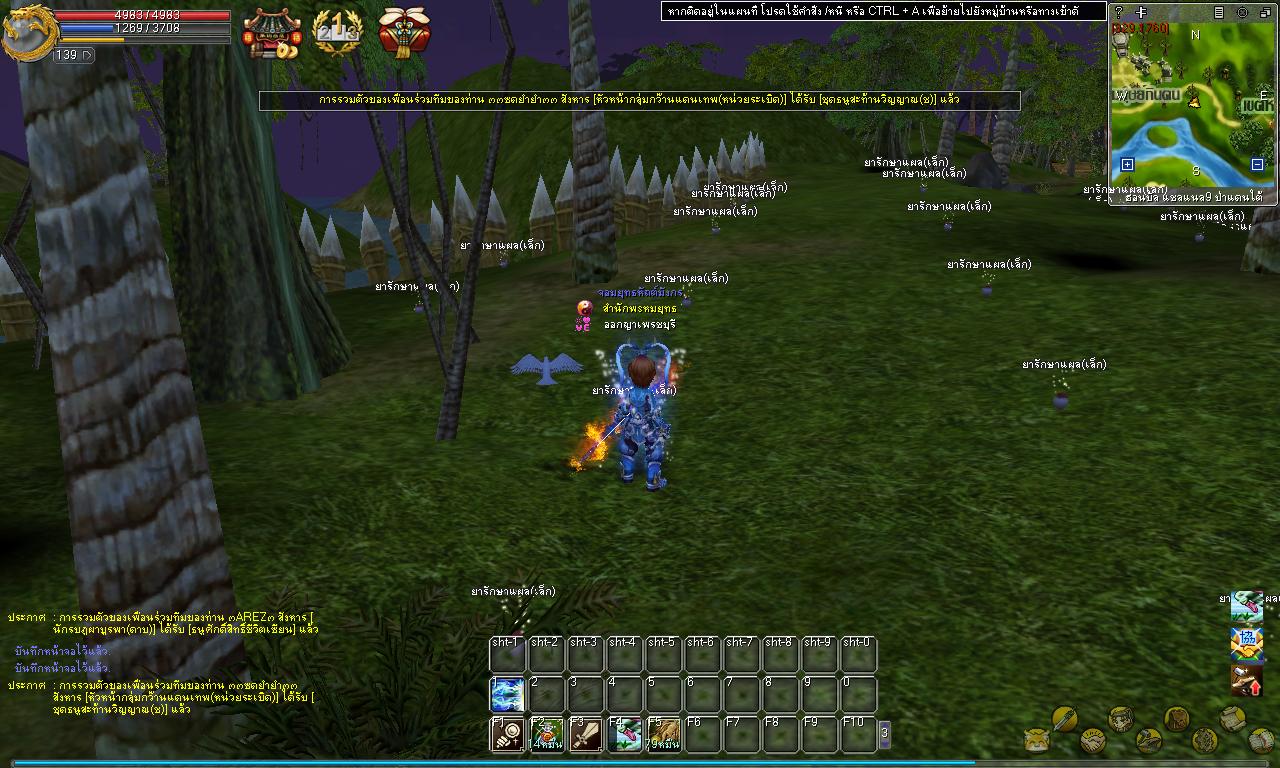Use the F5 item with 79 count
The height and width of the screenshot is (768, 1280).
point(663,734)
